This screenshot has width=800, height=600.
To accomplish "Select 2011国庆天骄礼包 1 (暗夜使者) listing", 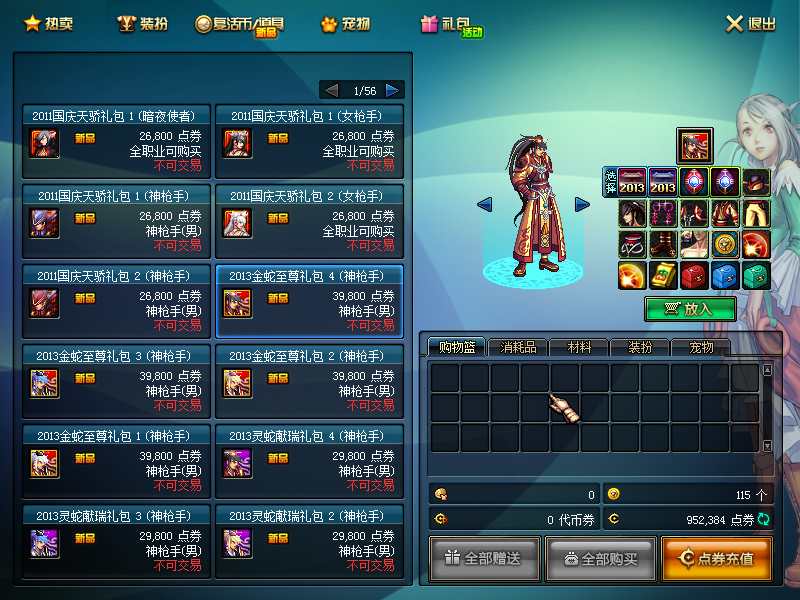I will coord(116,140).
